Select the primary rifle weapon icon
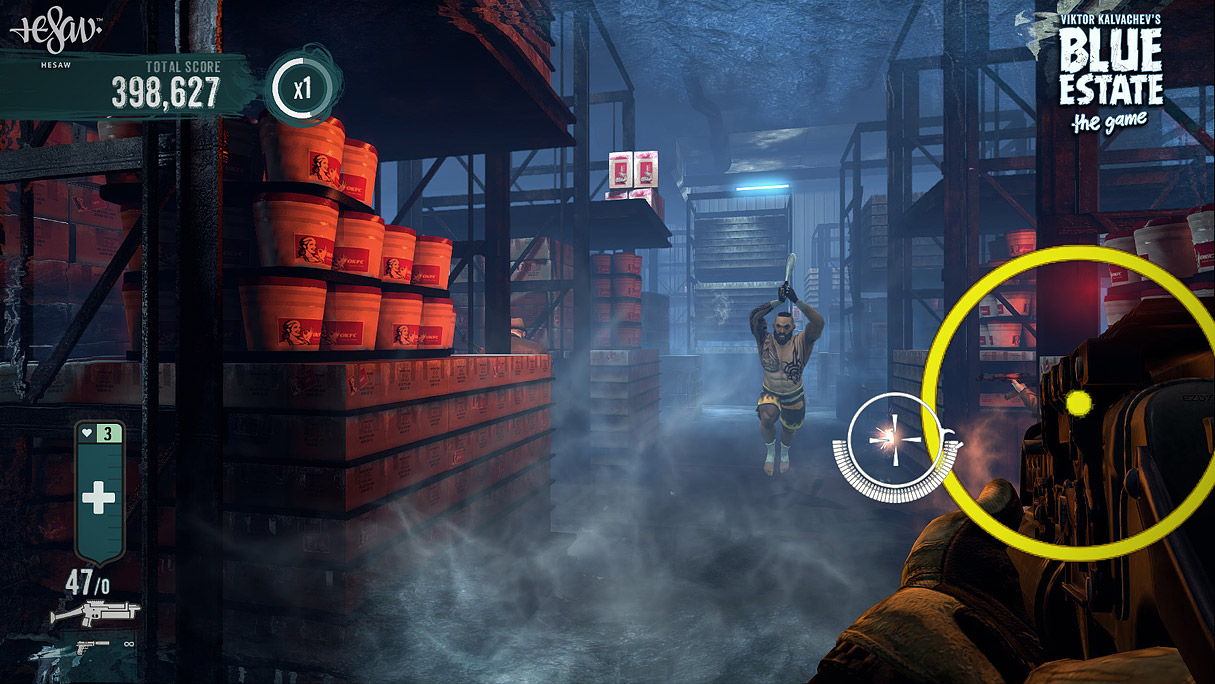The image size is (1215, 684). point(94,613)
